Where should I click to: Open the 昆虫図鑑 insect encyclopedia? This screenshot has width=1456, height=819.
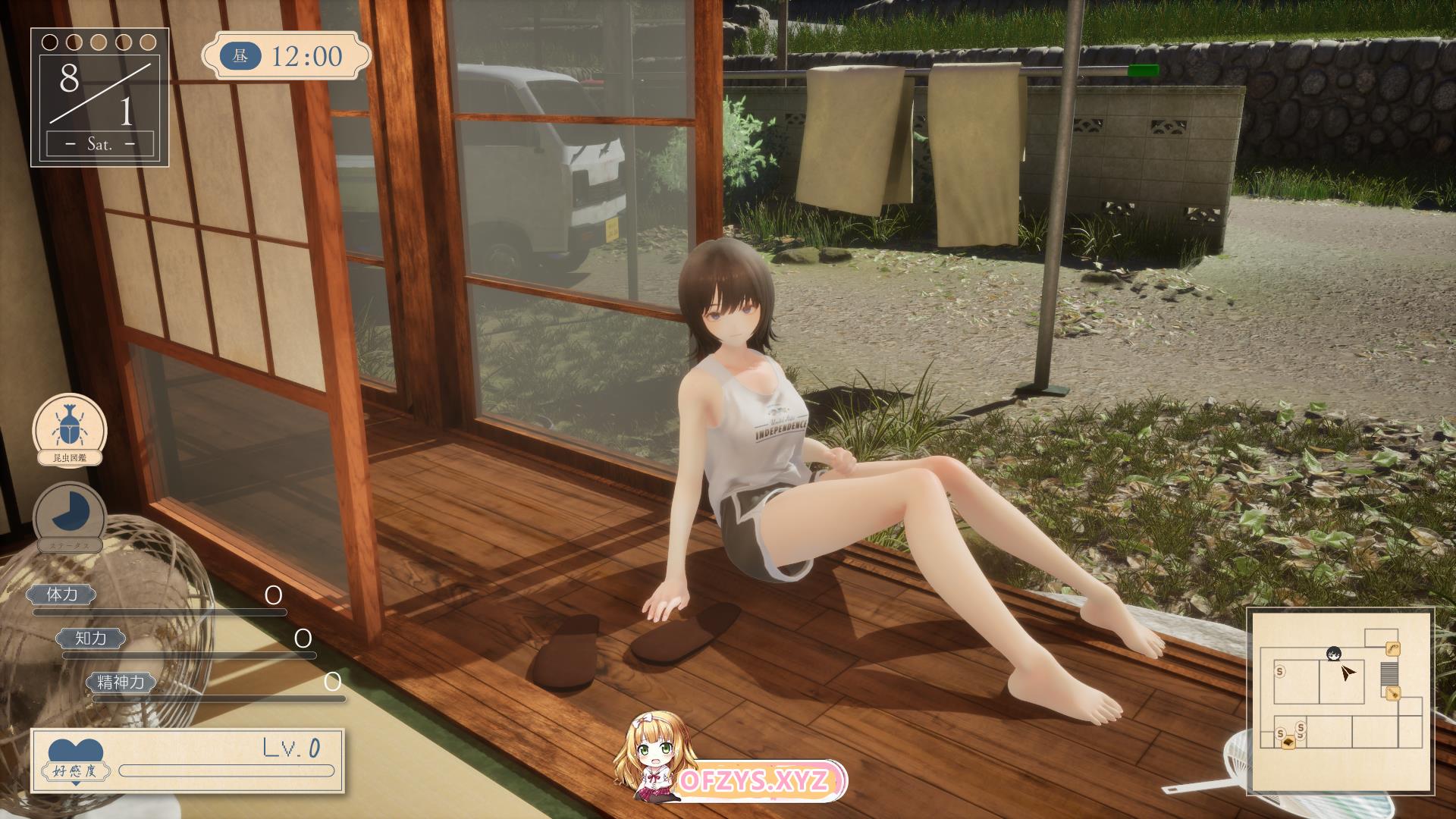pyautogui.click(x=69, y=430)
